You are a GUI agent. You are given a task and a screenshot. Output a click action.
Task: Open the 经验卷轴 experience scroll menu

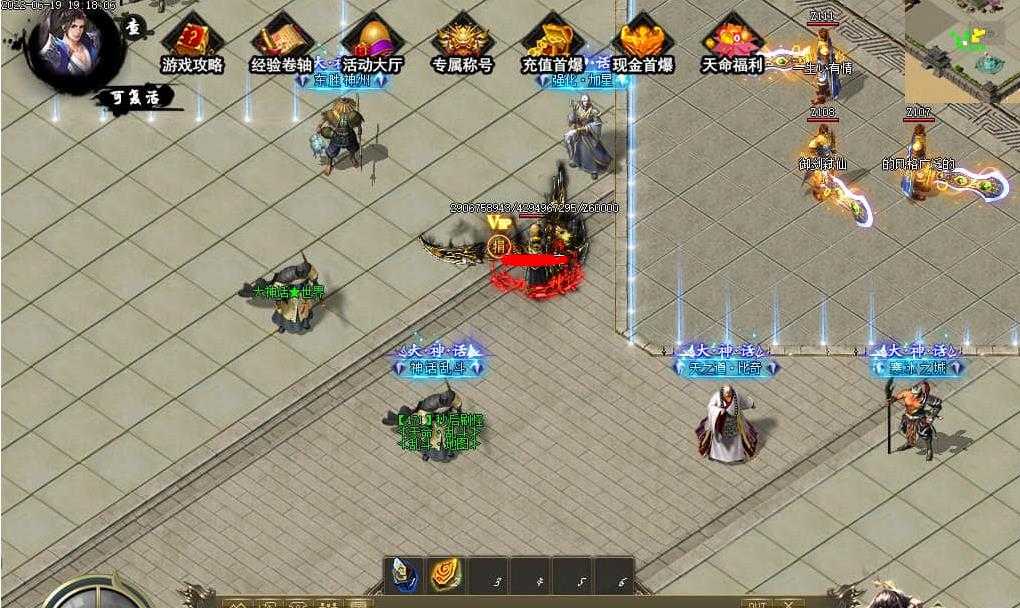click(281, 42)
